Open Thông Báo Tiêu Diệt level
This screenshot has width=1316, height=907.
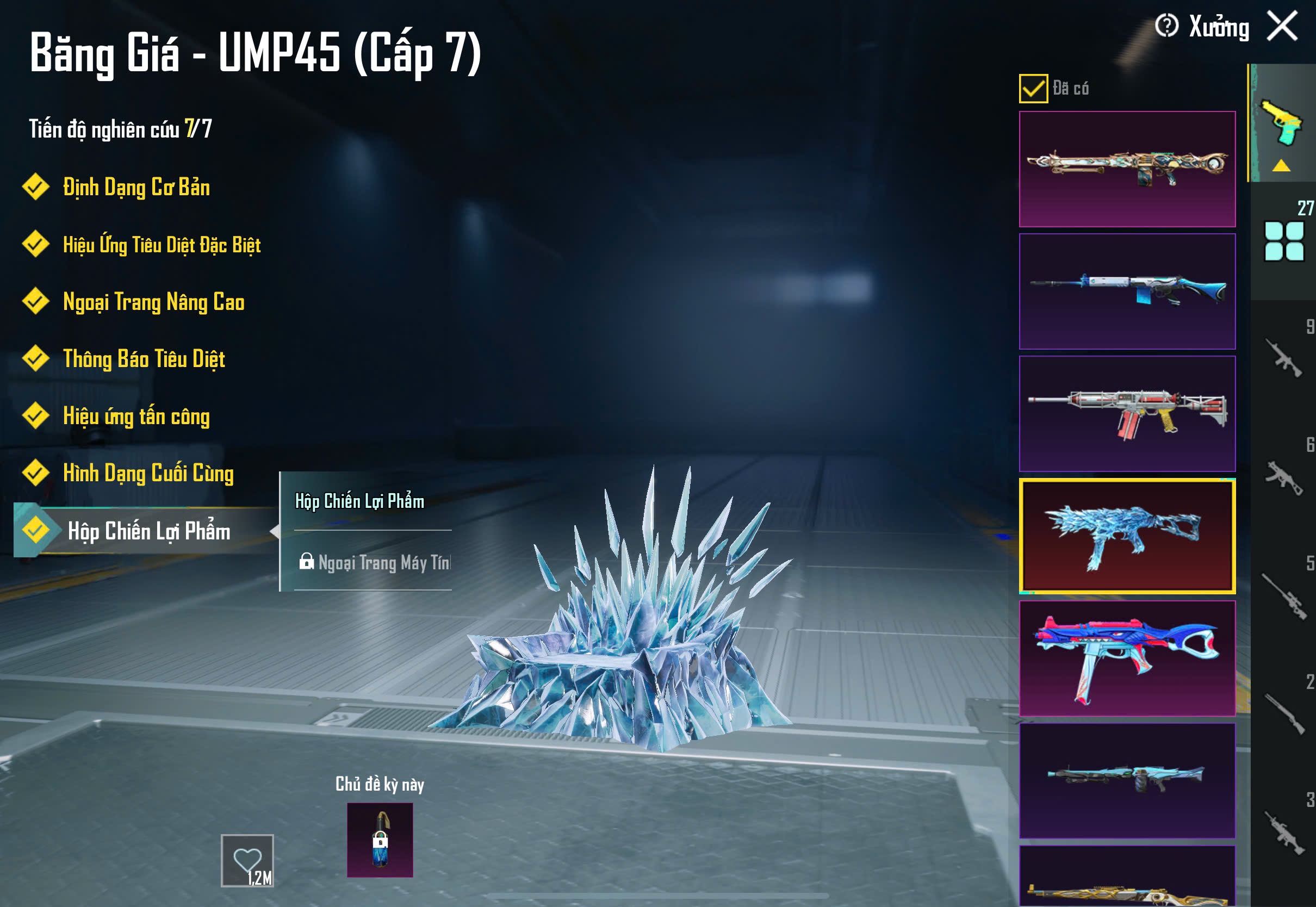click(144, 358)
